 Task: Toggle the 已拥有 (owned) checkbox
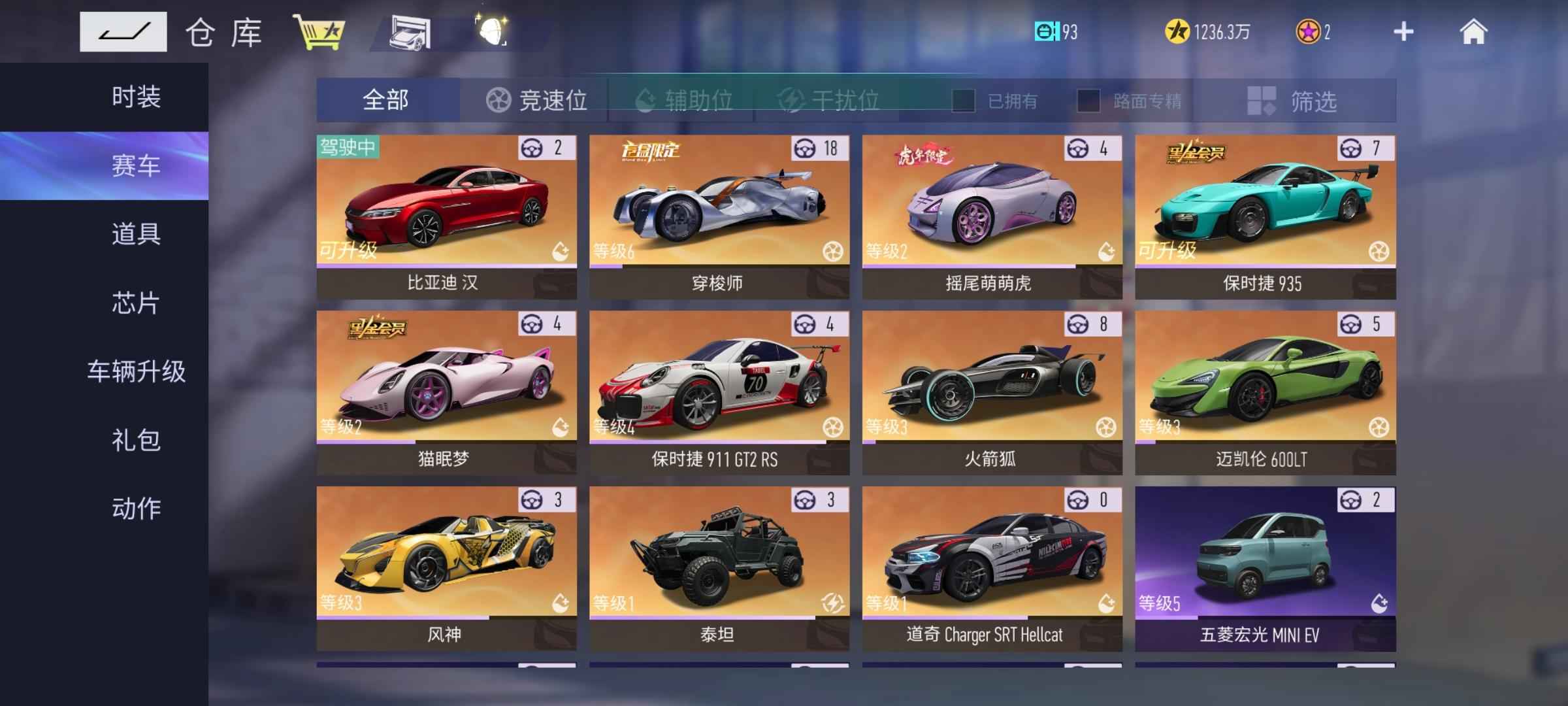964,101
